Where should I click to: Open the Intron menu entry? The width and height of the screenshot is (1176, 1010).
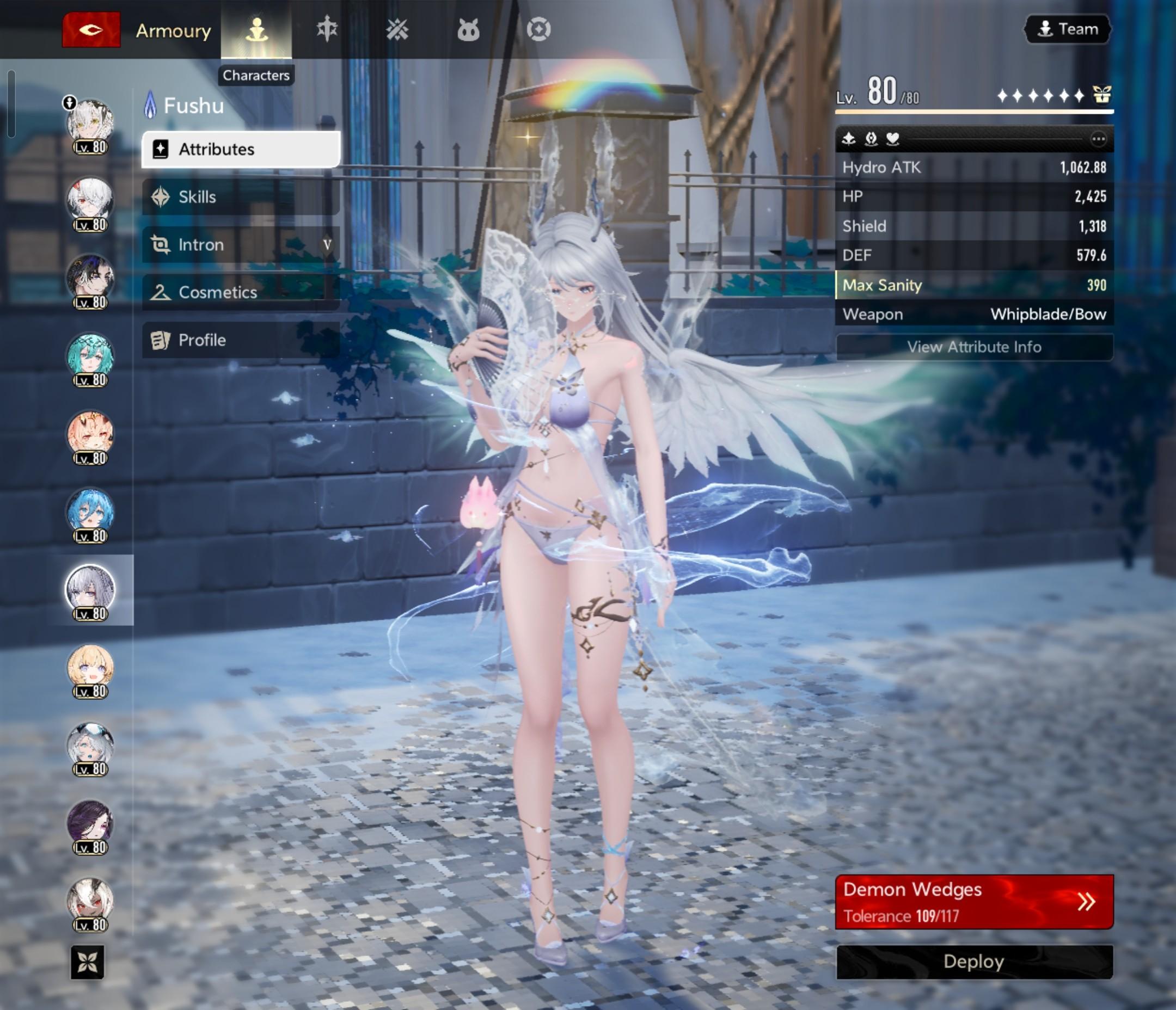[241, 244]
